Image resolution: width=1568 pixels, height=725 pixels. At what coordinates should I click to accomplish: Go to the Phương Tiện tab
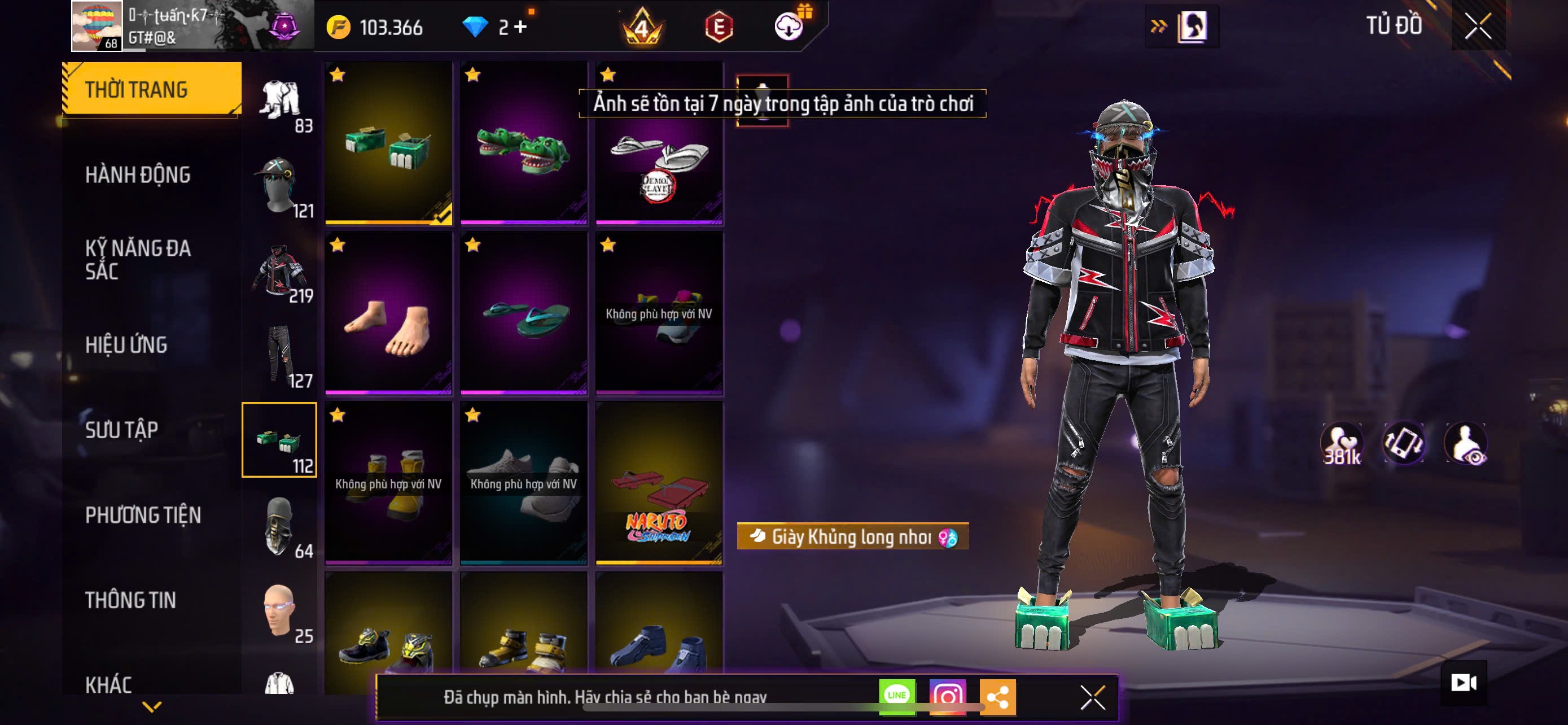[143, 515]
